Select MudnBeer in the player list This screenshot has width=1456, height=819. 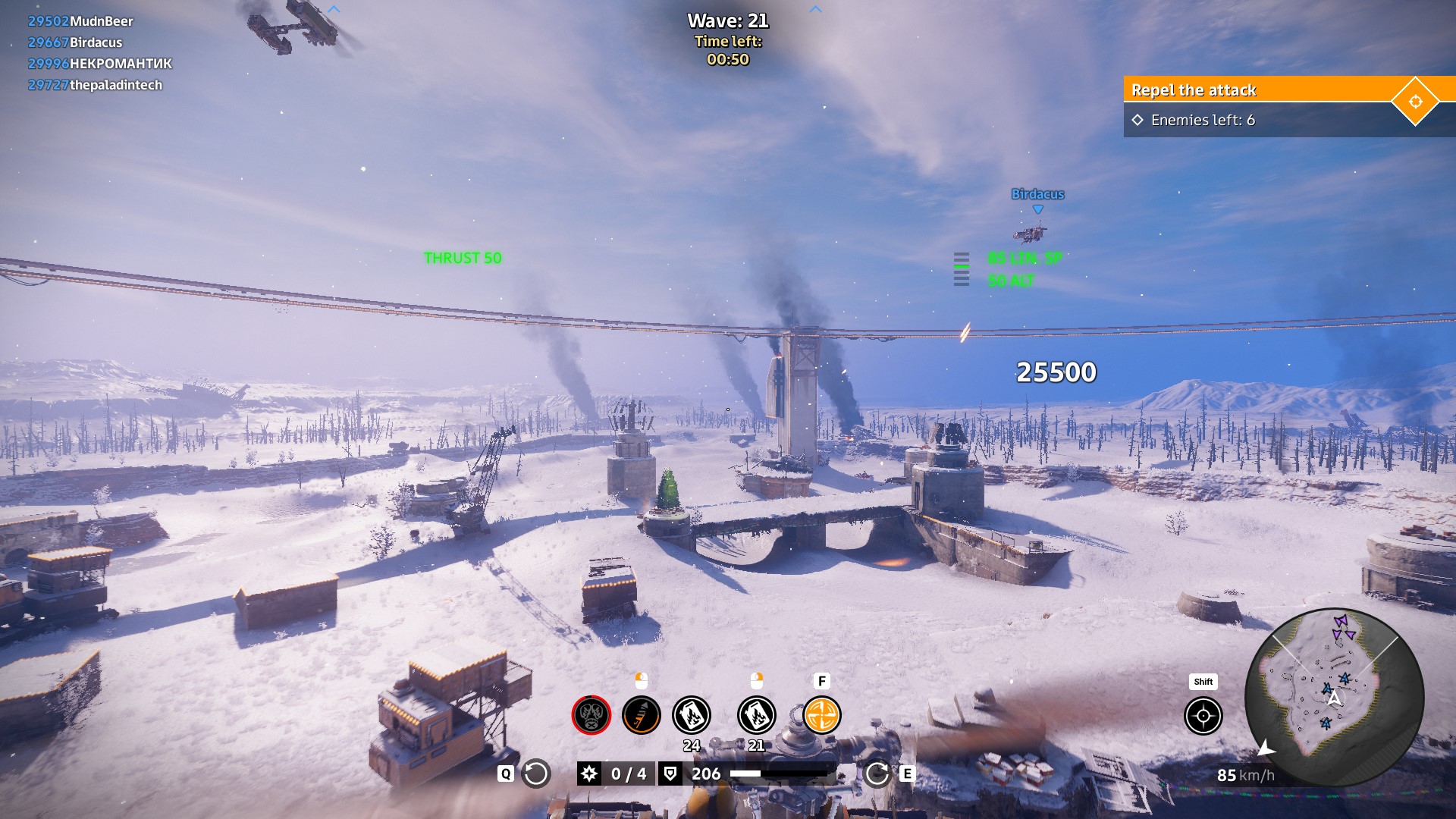point(101,21)
